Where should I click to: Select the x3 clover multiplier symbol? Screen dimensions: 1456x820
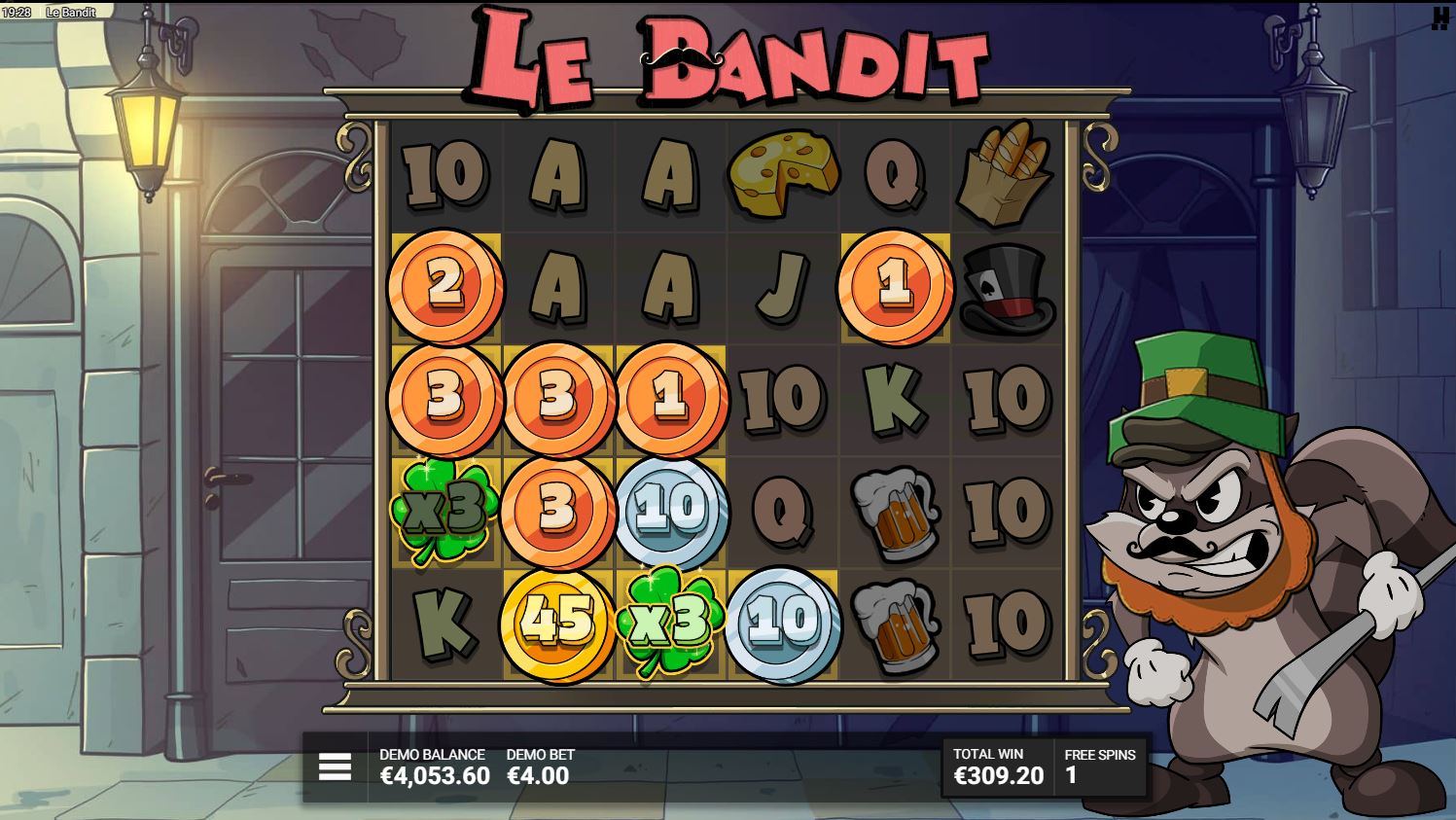point(445,509)
